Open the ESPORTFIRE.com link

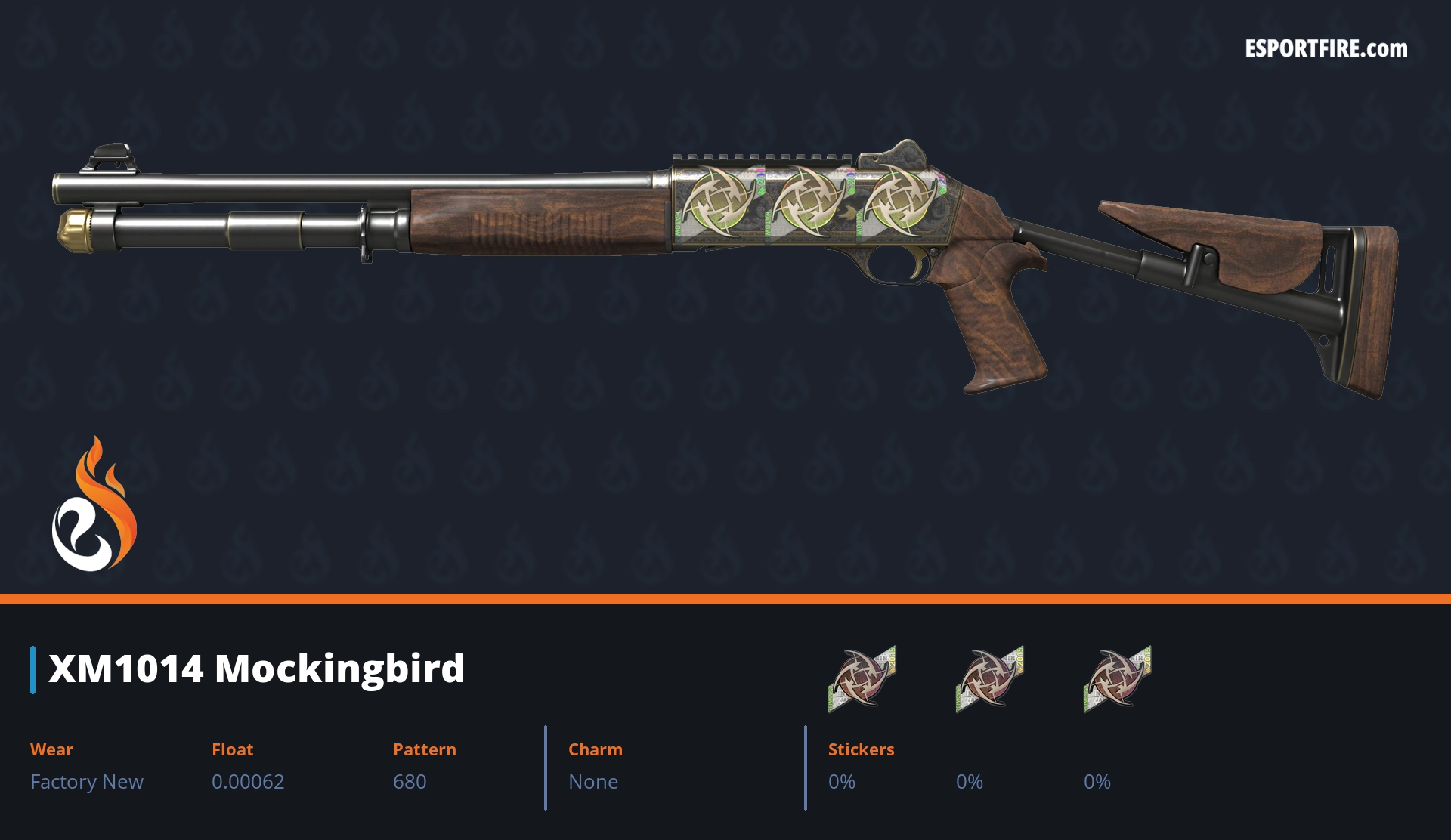[x=1326, y=49]
